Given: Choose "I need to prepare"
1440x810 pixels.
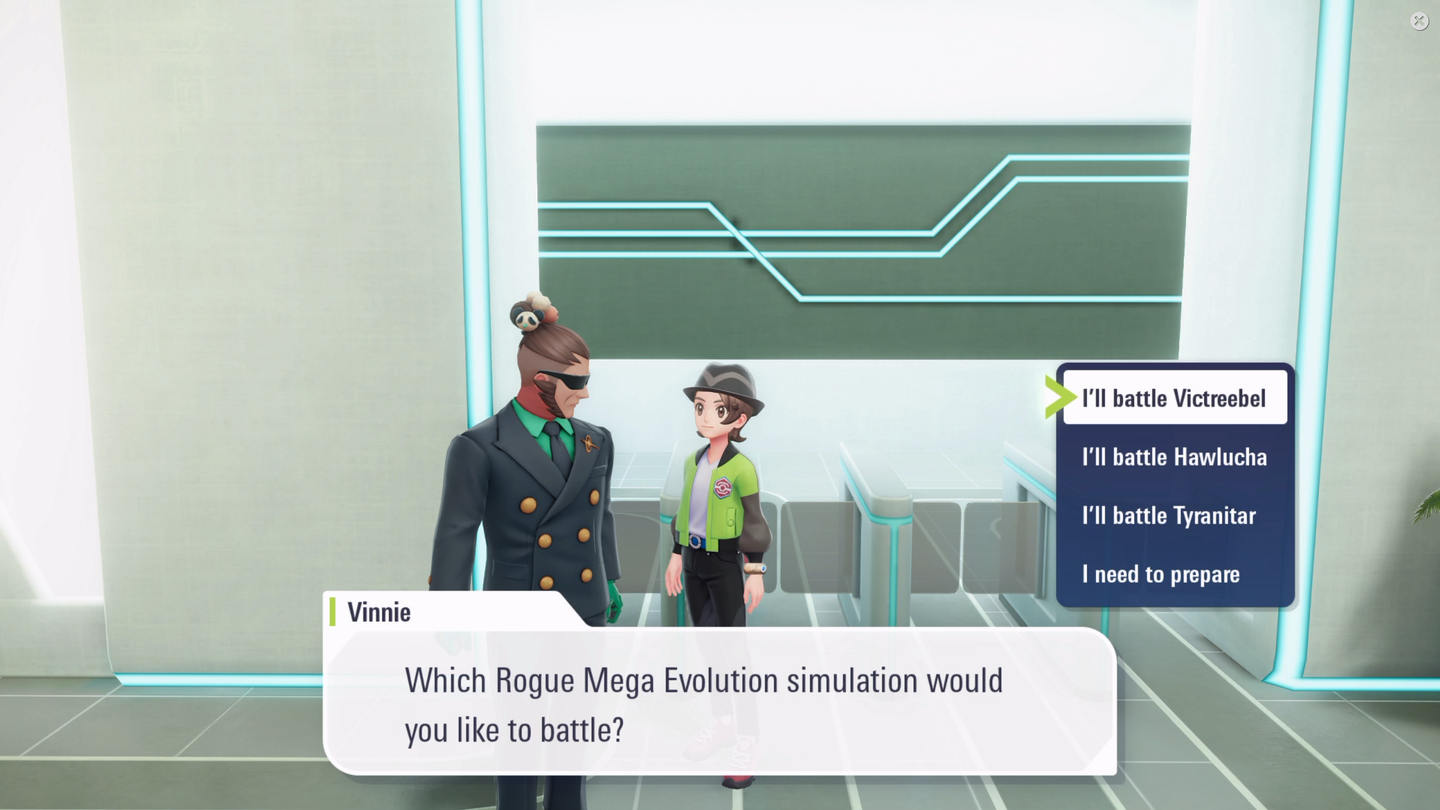Looking at the screenshot, I should coord(1161,575).
